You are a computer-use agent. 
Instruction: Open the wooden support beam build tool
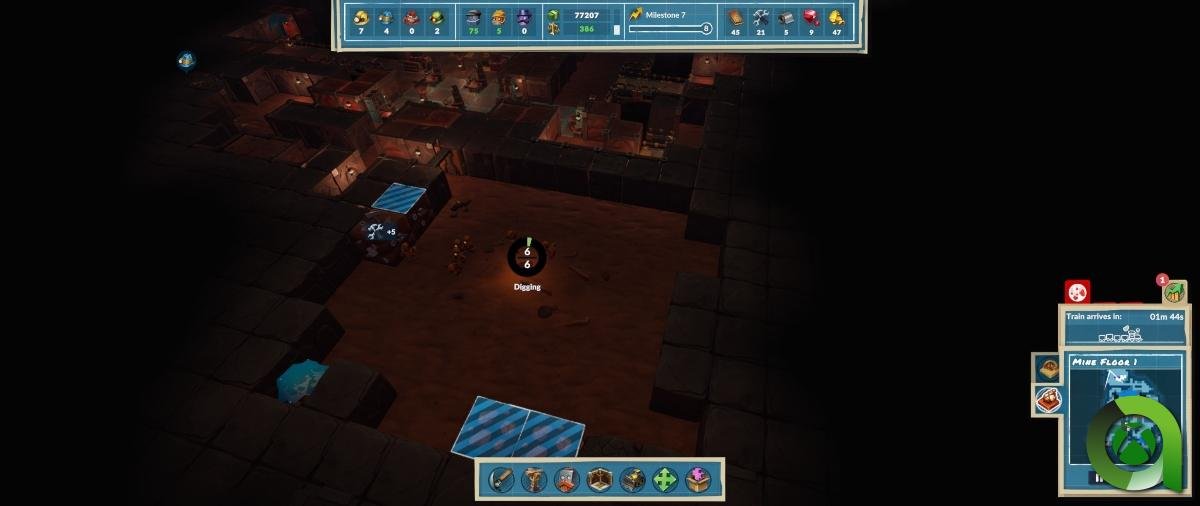534,480
